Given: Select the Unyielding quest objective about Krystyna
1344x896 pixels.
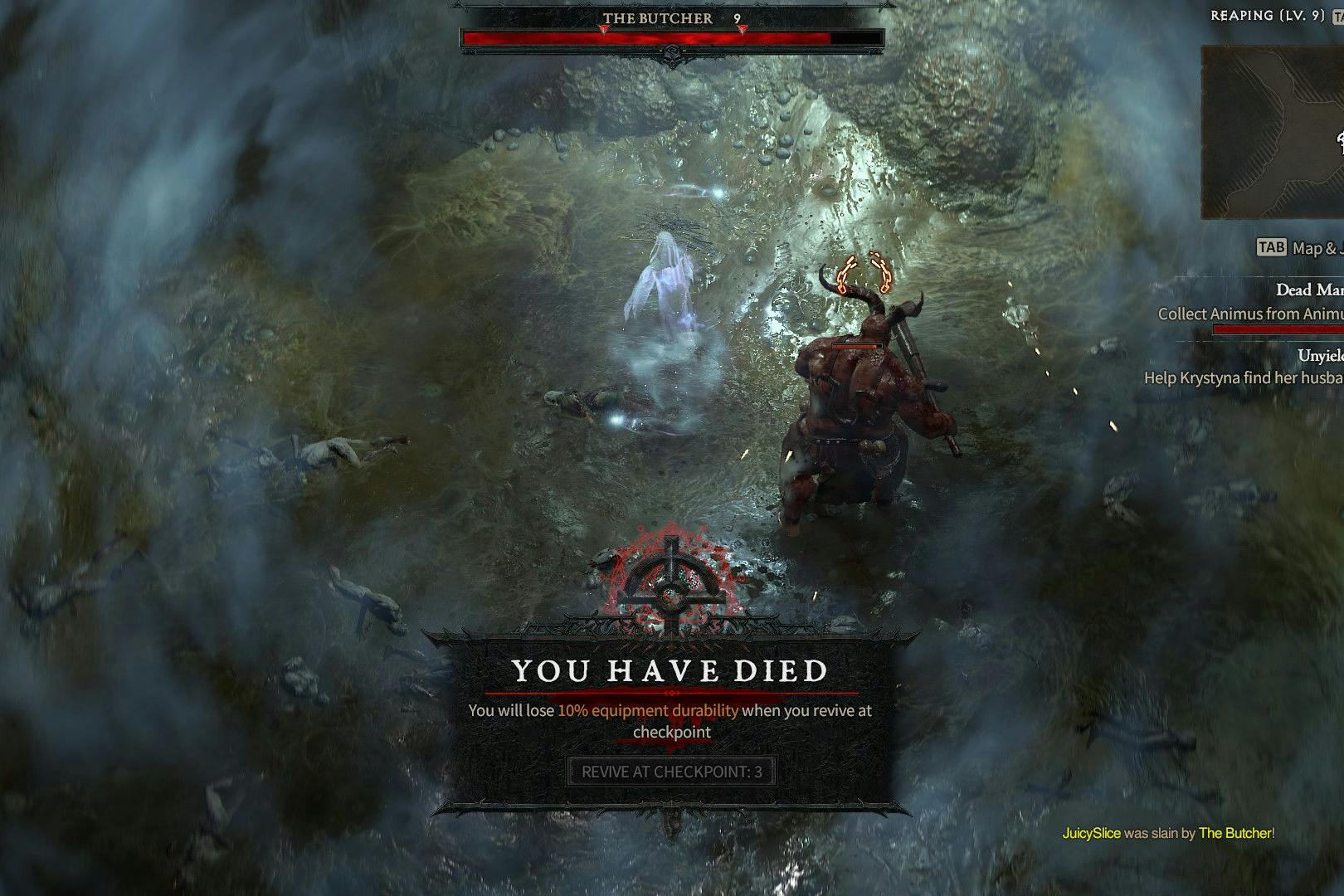Looking at the screenshot, I should tap(1244, 377).
